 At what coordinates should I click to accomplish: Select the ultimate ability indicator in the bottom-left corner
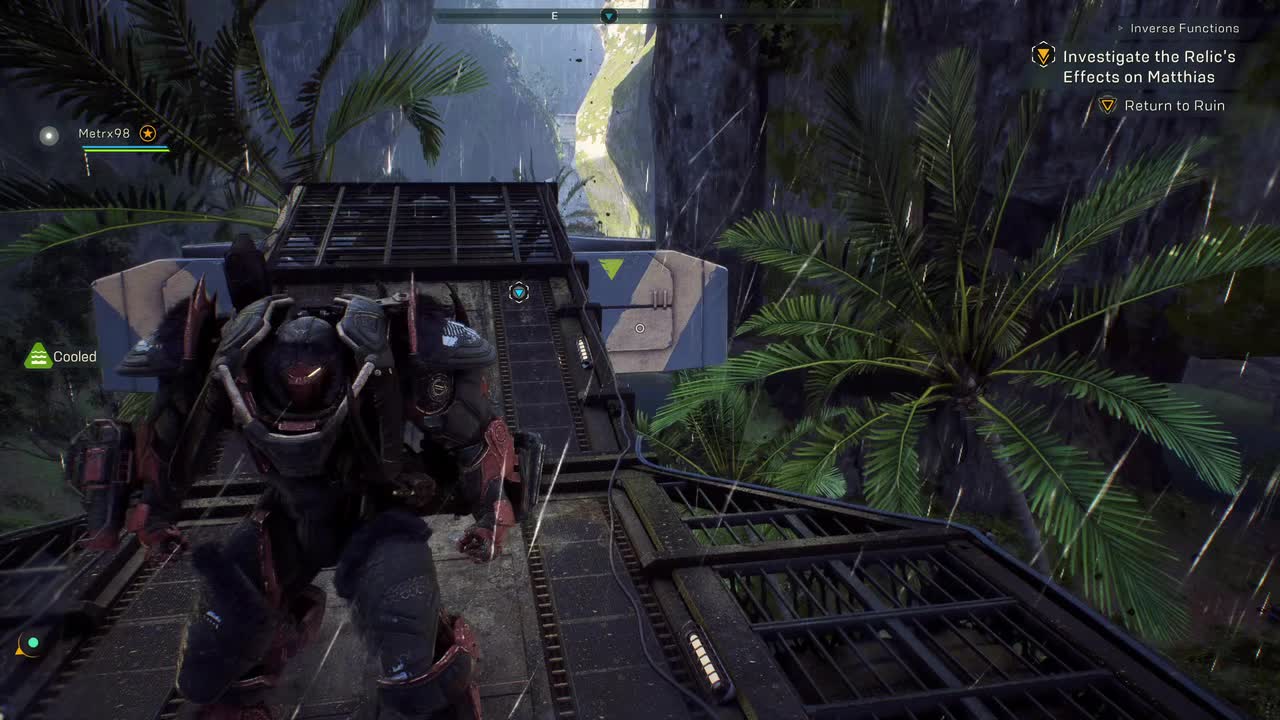pos(32,646)
